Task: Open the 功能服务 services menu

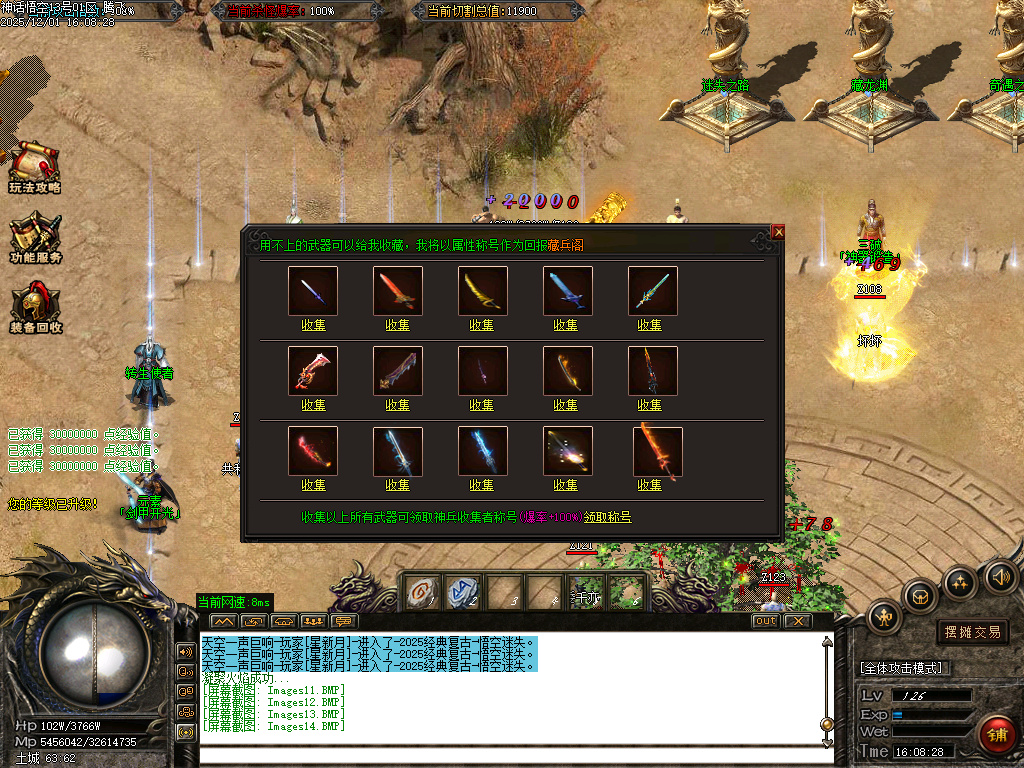Action: (x=35, y=238)
